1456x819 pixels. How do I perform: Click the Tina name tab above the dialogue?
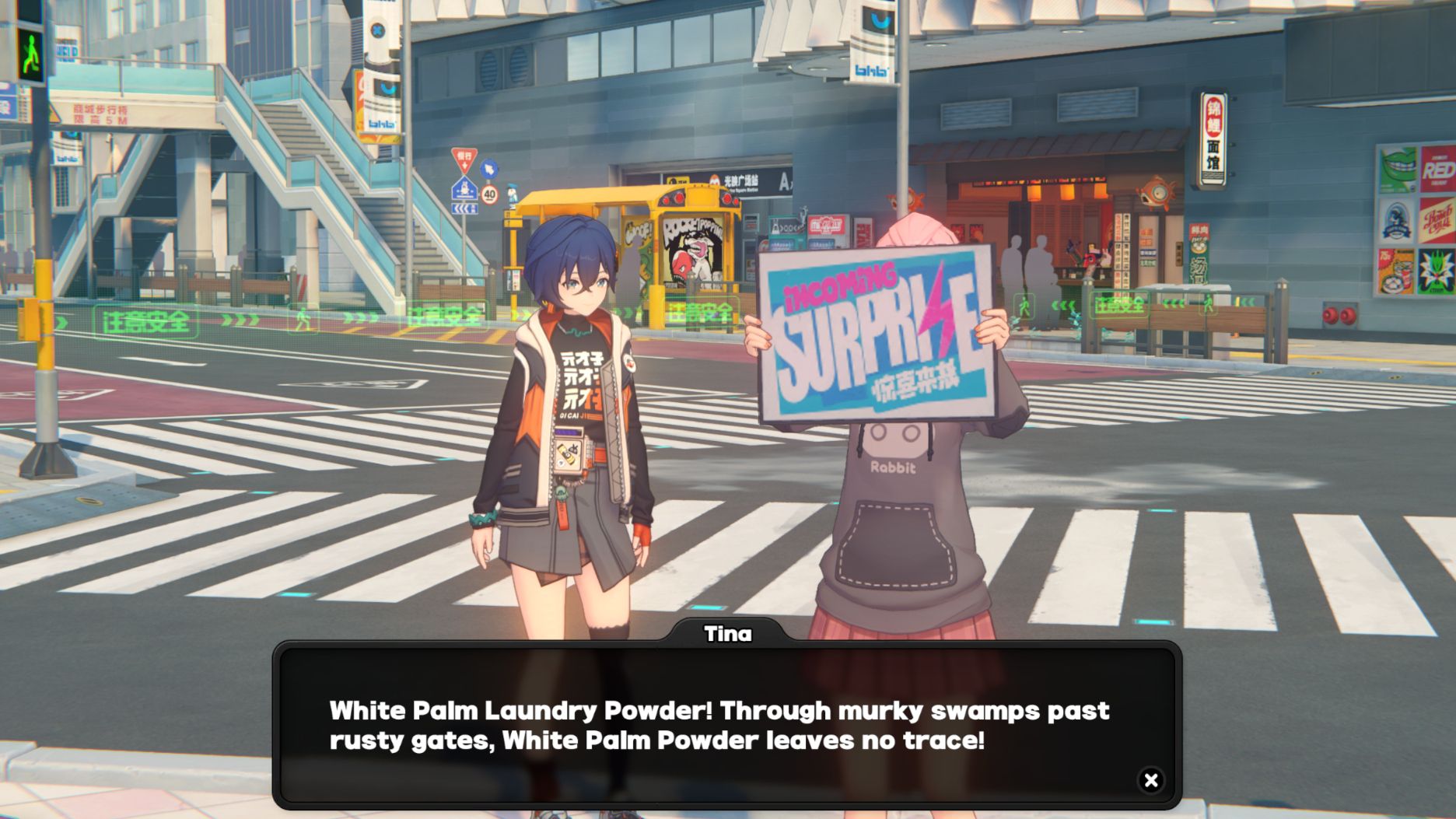pos(727,634)
